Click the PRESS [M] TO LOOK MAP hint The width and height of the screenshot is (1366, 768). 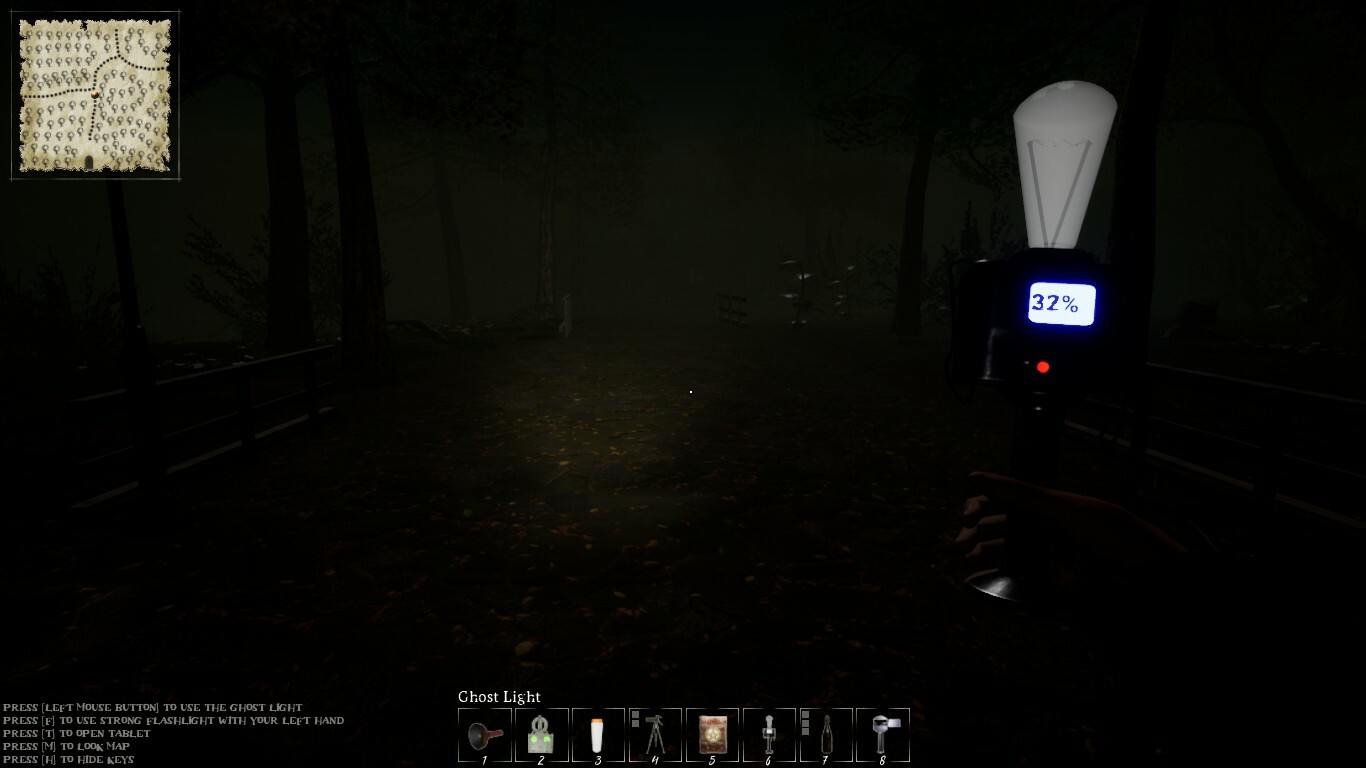point(66,746)
